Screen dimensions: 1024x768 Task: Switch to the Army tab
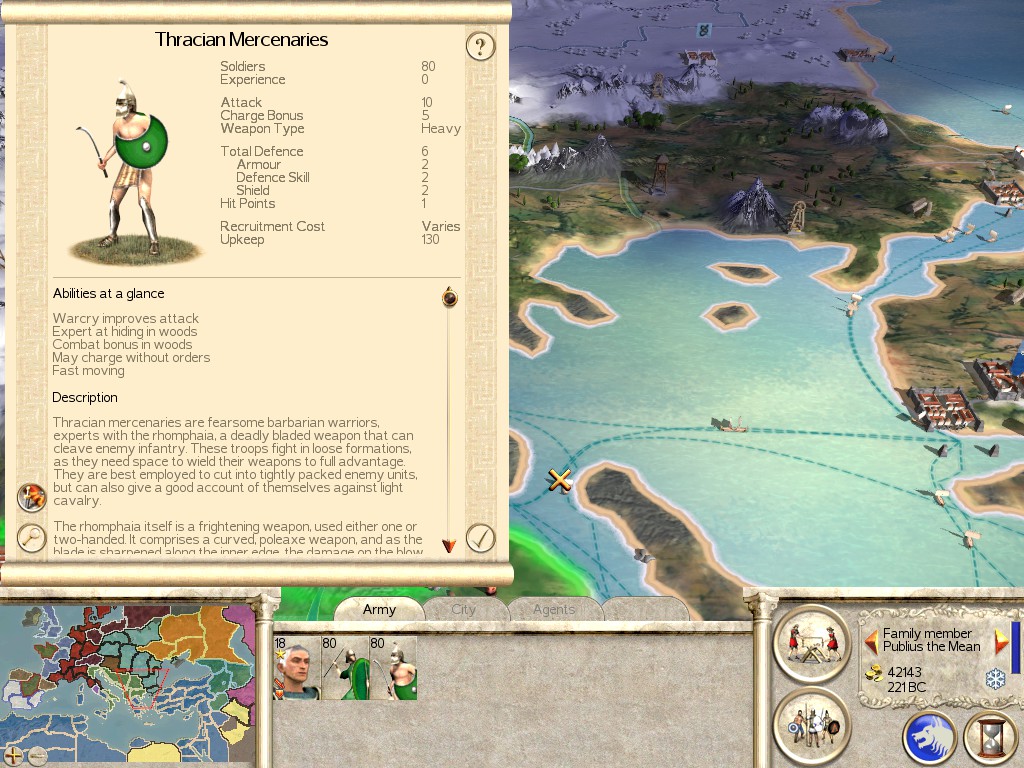click(379, 609)
